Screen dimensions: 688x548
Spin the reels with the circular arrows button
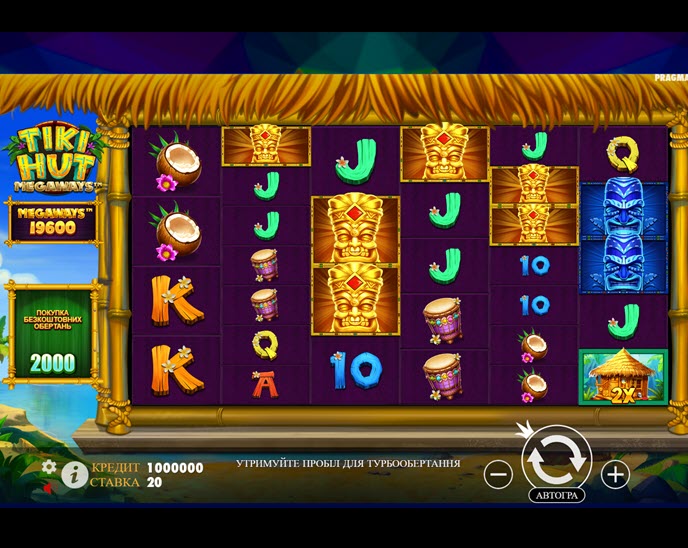tap(556, 458)
